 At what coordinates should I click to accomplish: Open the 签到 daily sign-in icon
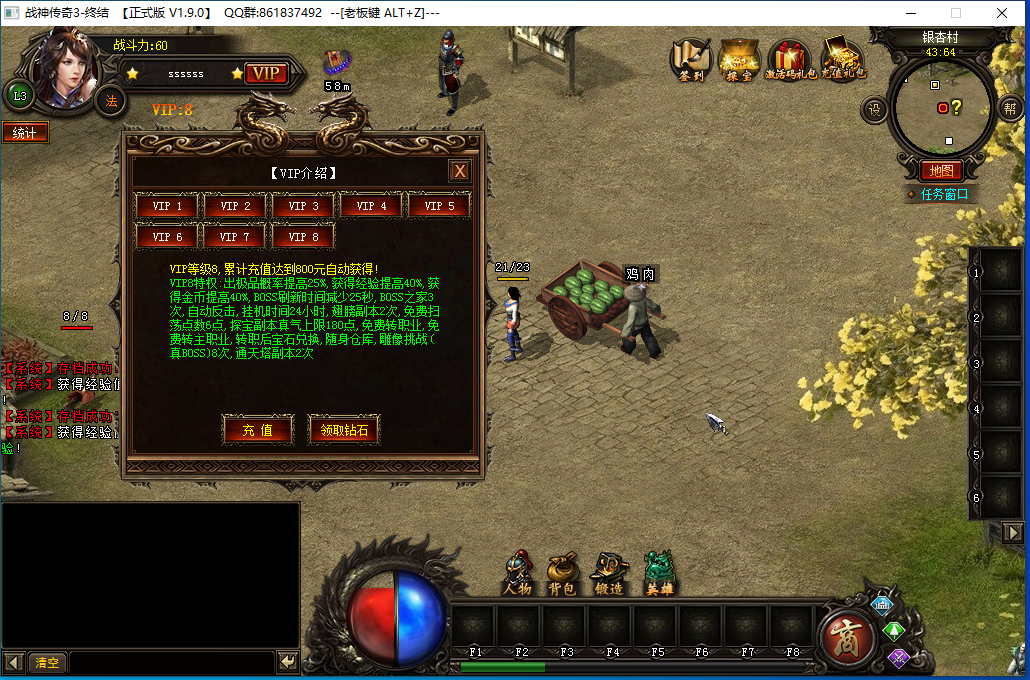click(x=691, y=59)
